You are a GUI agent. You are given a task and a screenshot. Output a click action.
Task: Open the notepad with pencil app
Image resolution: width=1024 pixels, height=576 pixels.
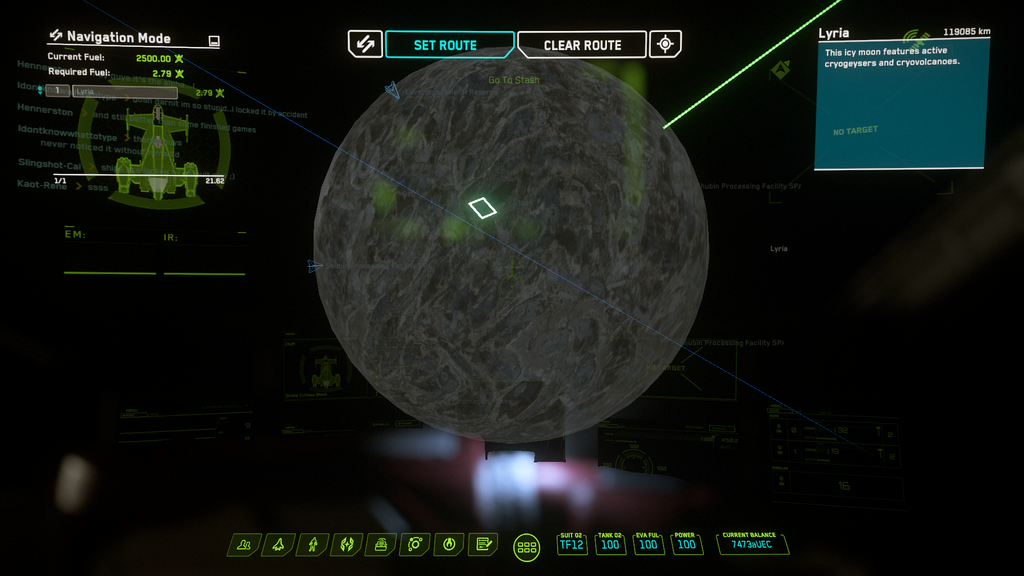[482, 545]
